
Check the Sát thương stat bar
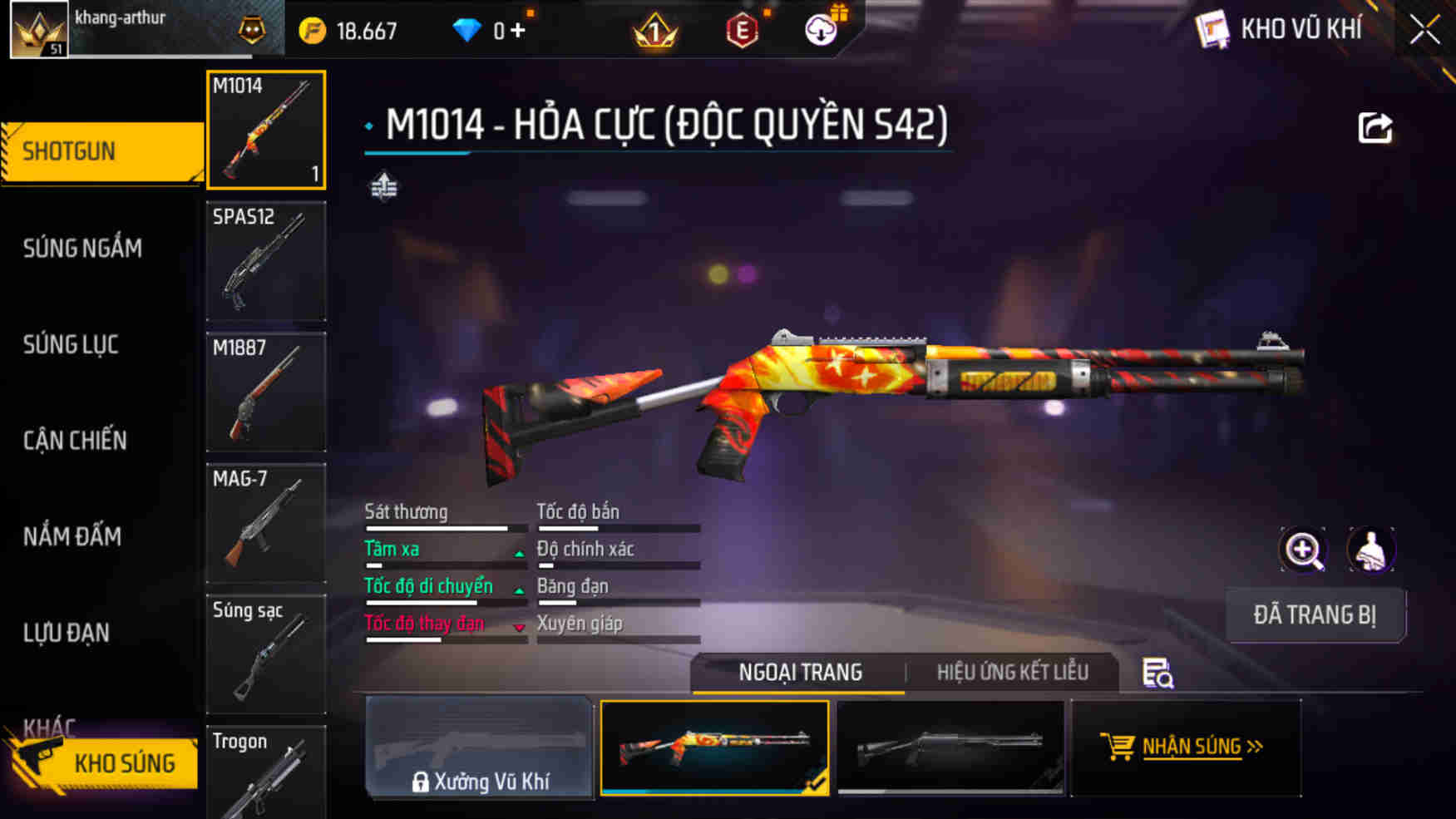click(x=436, y=527)
